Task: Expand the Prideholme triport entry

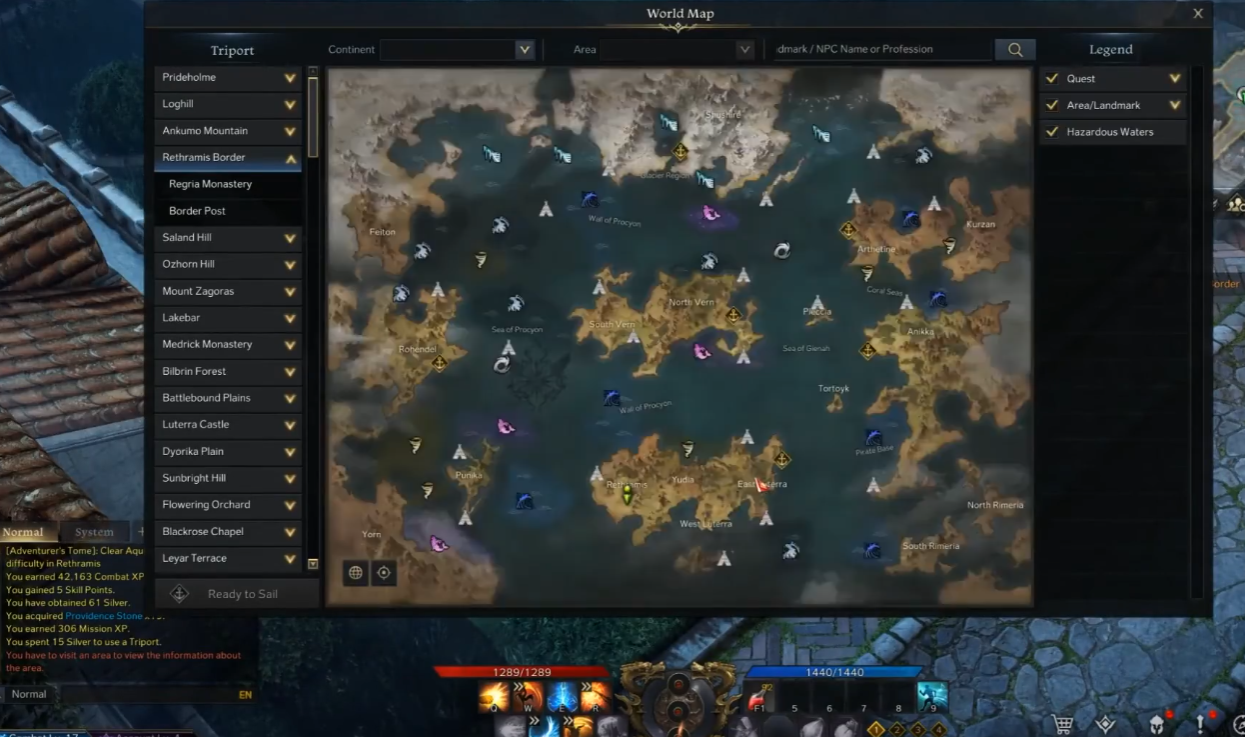Action: coord(290,78)
